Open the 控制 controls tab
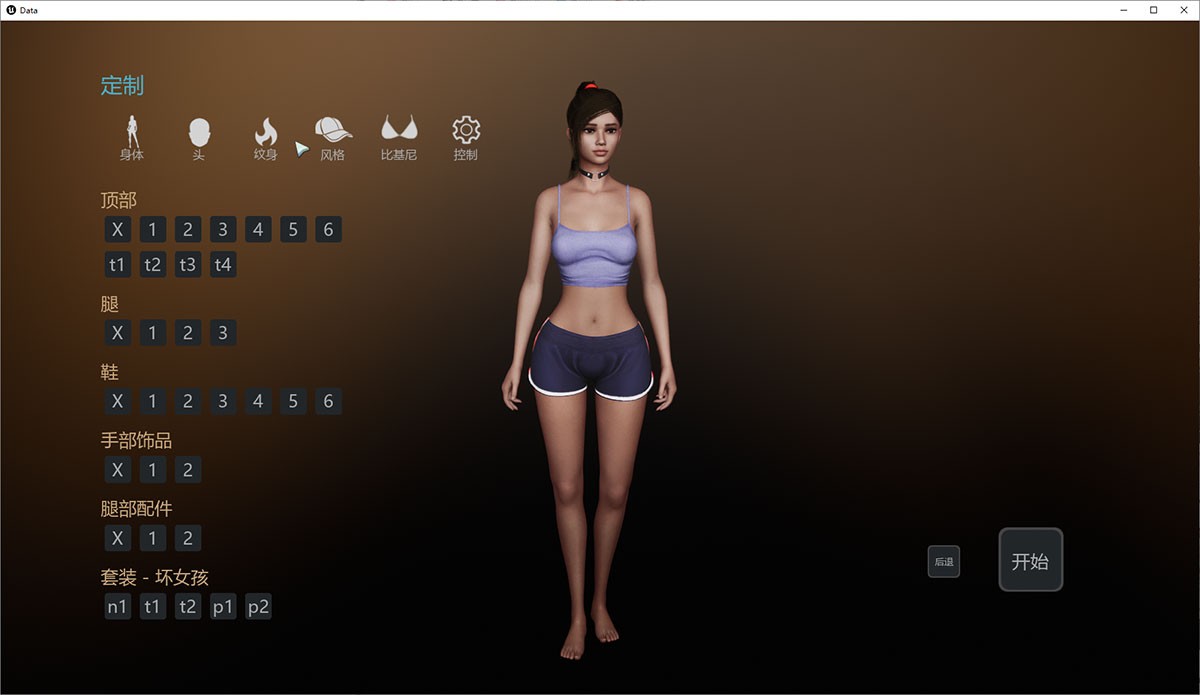This screenshot has height=695, width=1200. pos(466,138)
